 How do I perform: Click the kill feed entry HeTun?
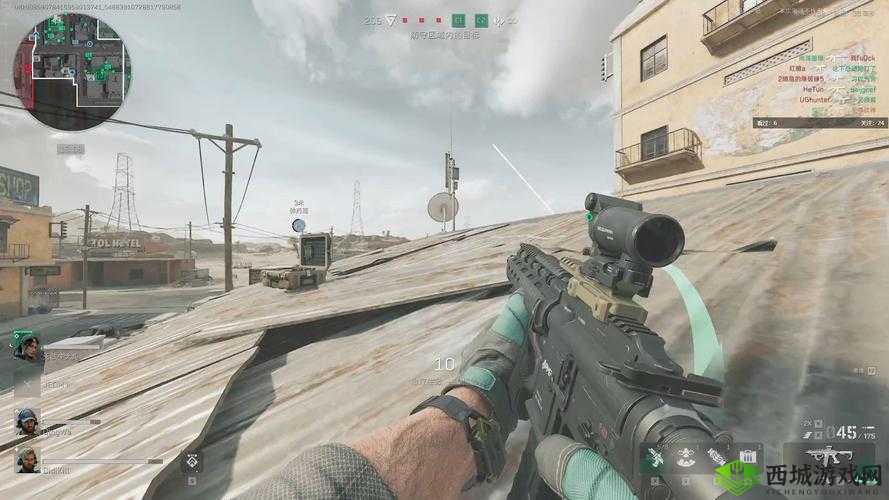click(x=813, y=88)
